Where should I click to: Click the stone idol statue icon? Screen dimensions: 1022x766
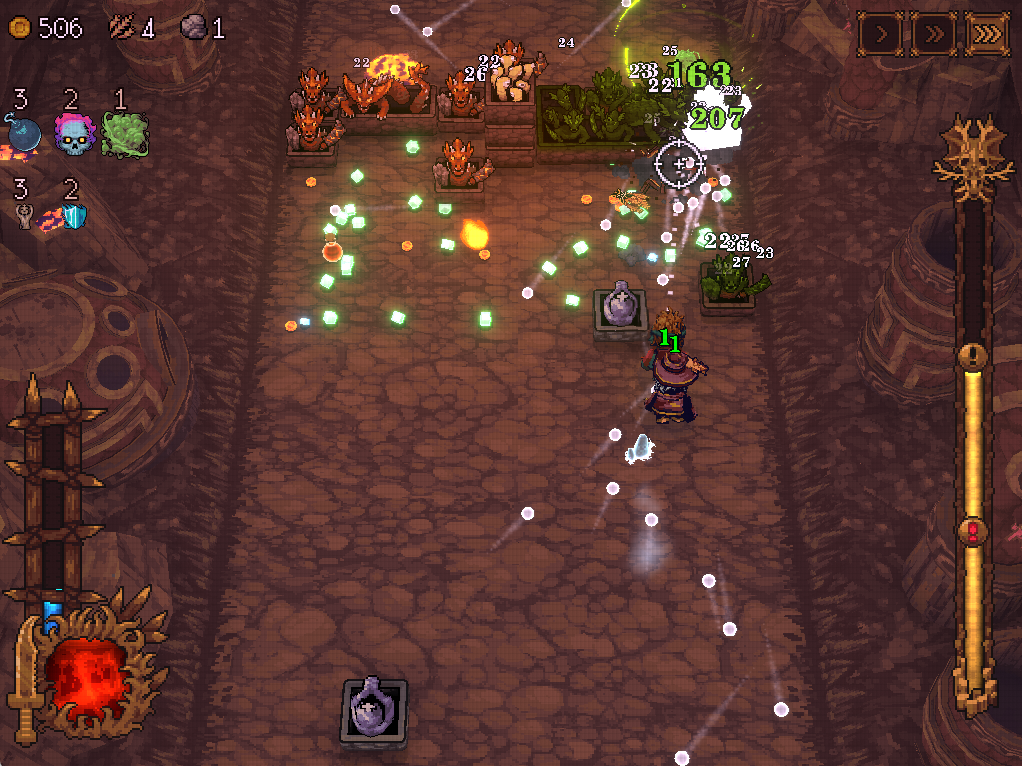[24, 216]
